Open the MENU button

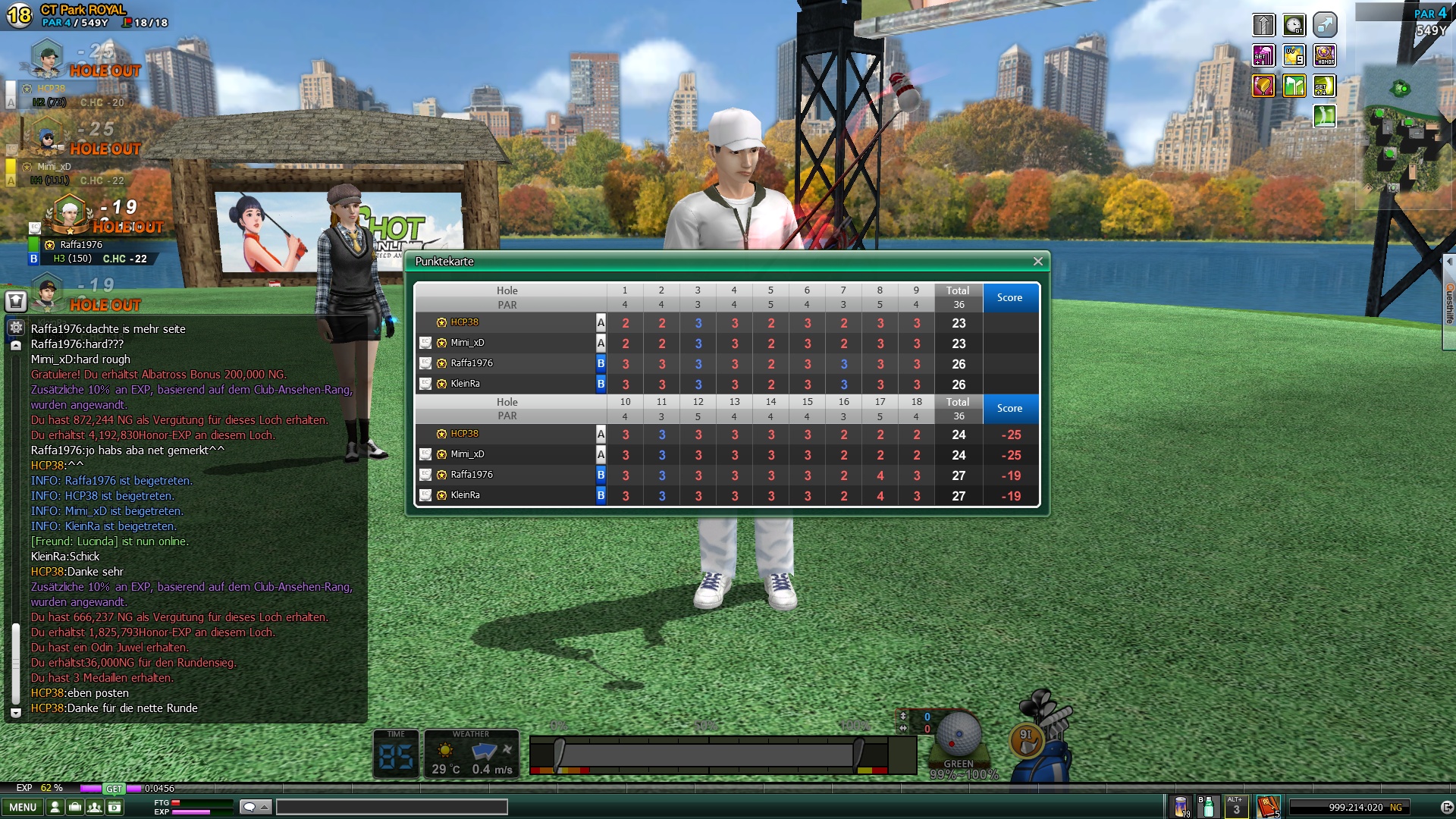[x=23, y=808]
